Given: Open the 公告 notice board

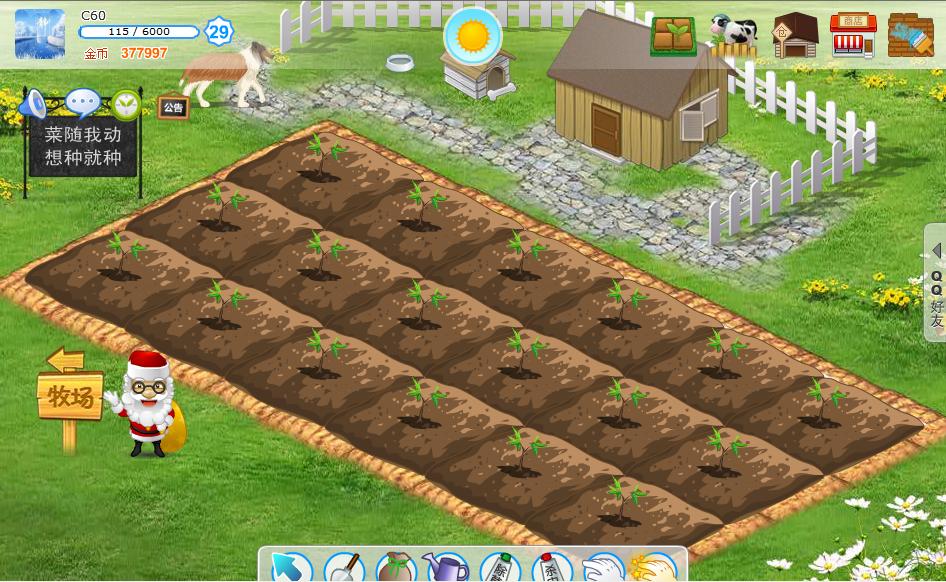Looking at the screenshot, I should click(x=173, y=108).
